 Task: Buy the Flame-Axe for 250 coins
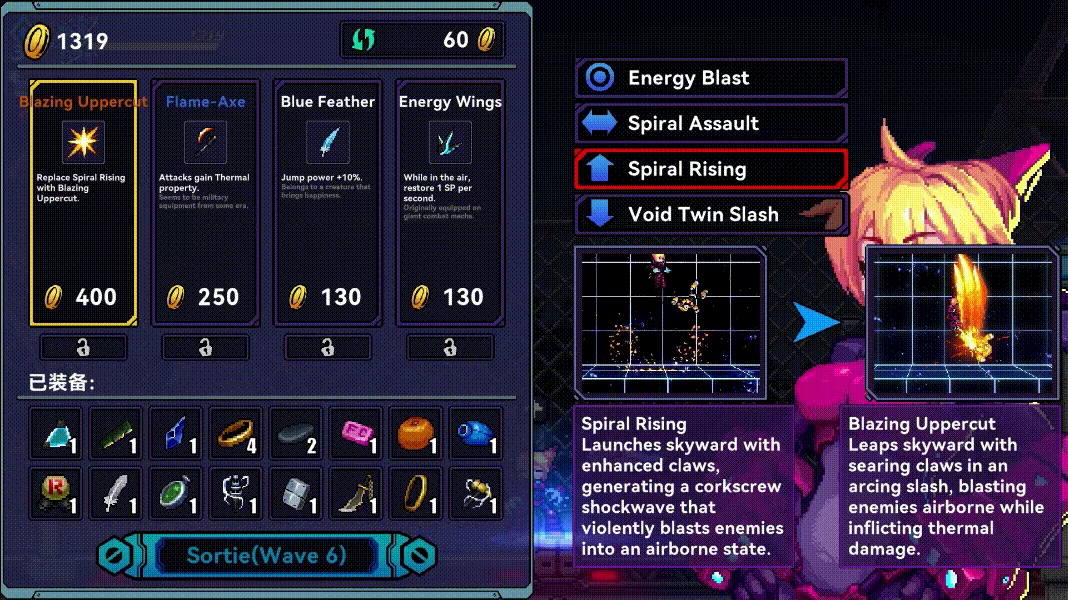tap(205, 202)
